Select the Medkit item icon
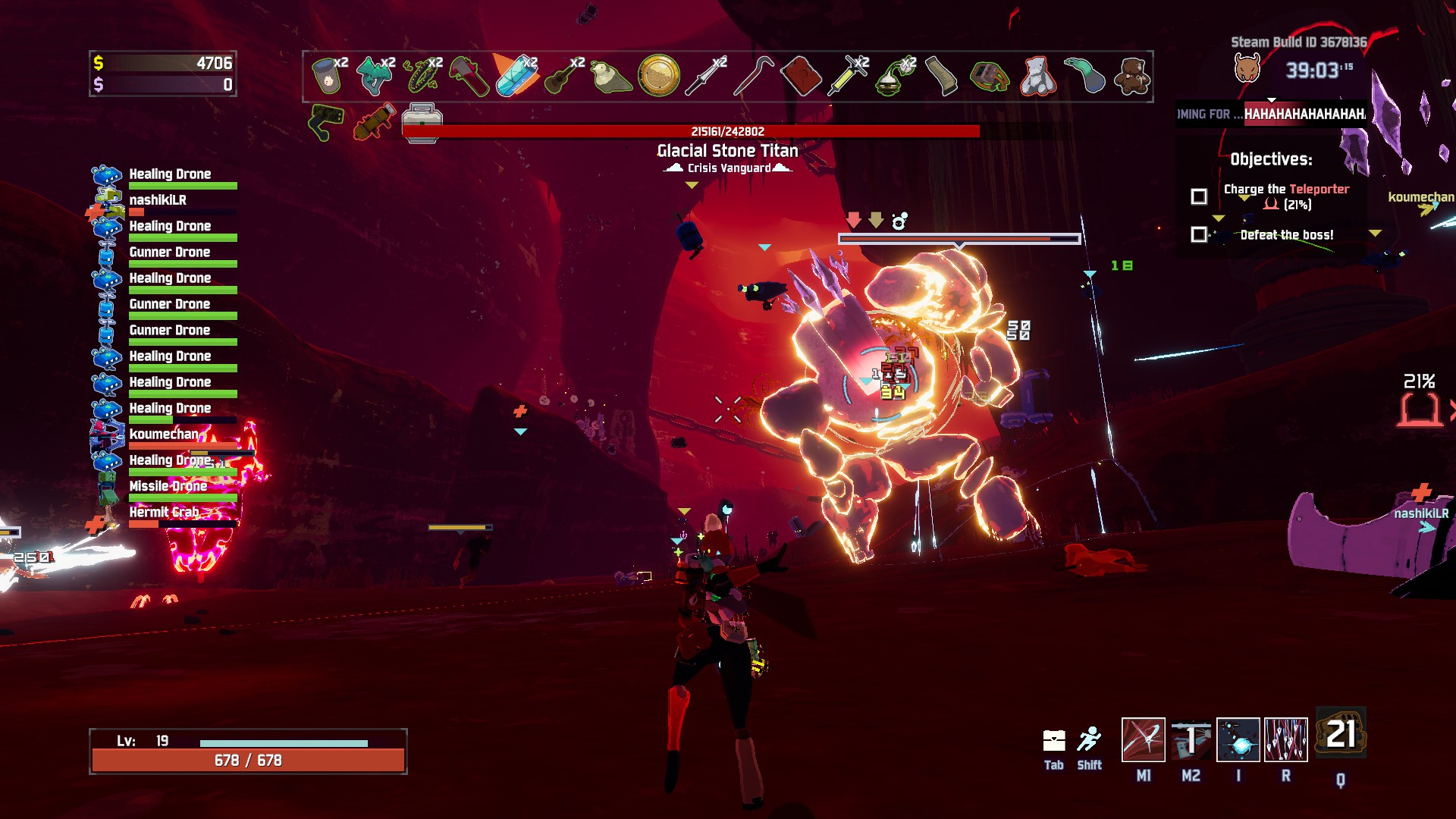The height and width of the screenshot is (819, 1456). (x=422, y=121)
